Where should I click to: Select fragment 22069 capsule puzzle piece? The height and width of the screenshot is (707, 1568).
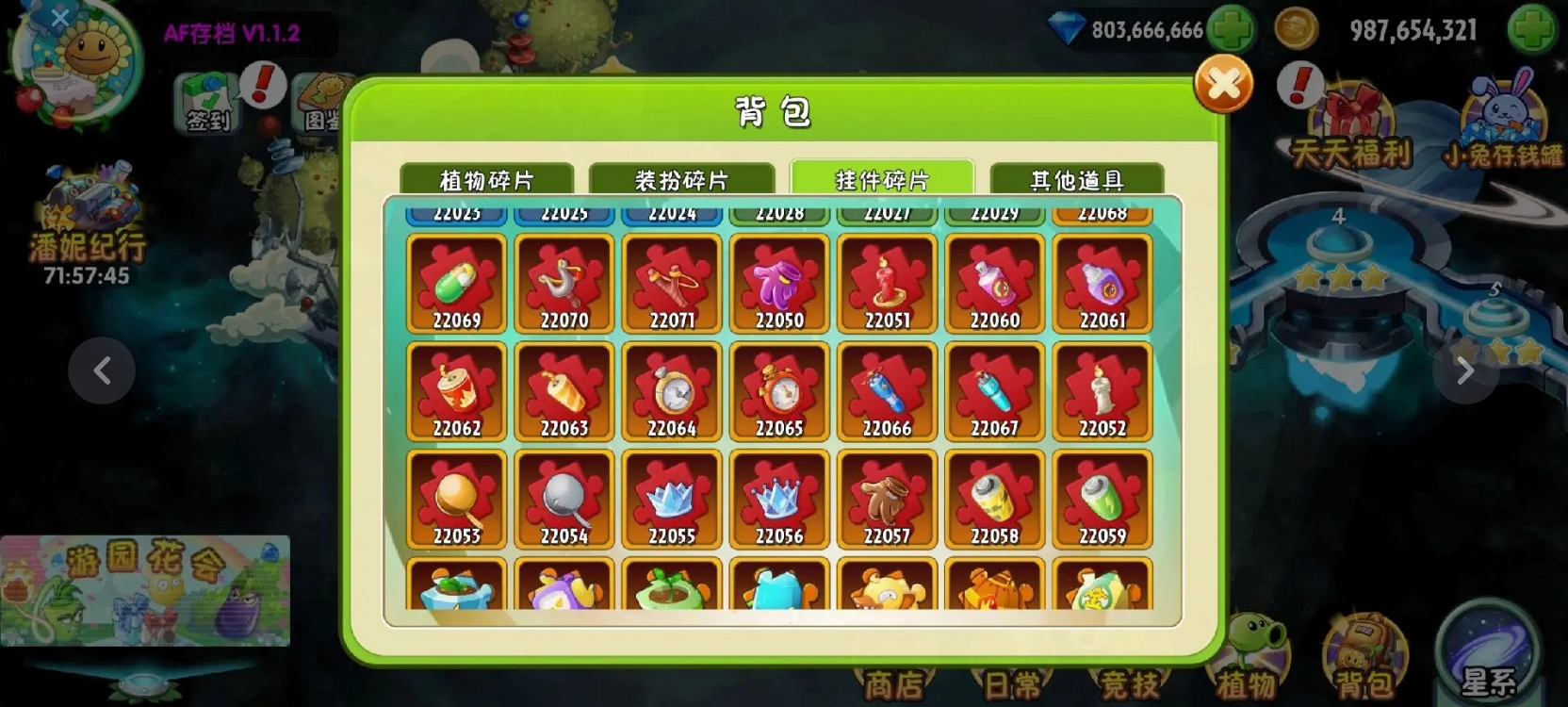pyautogui.click(x=457, y=283)
